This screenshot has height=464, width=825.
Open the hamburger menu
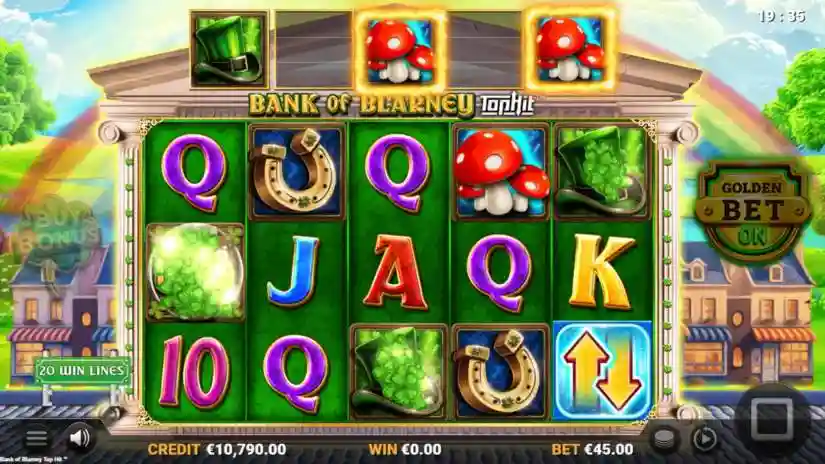point(36,438)
